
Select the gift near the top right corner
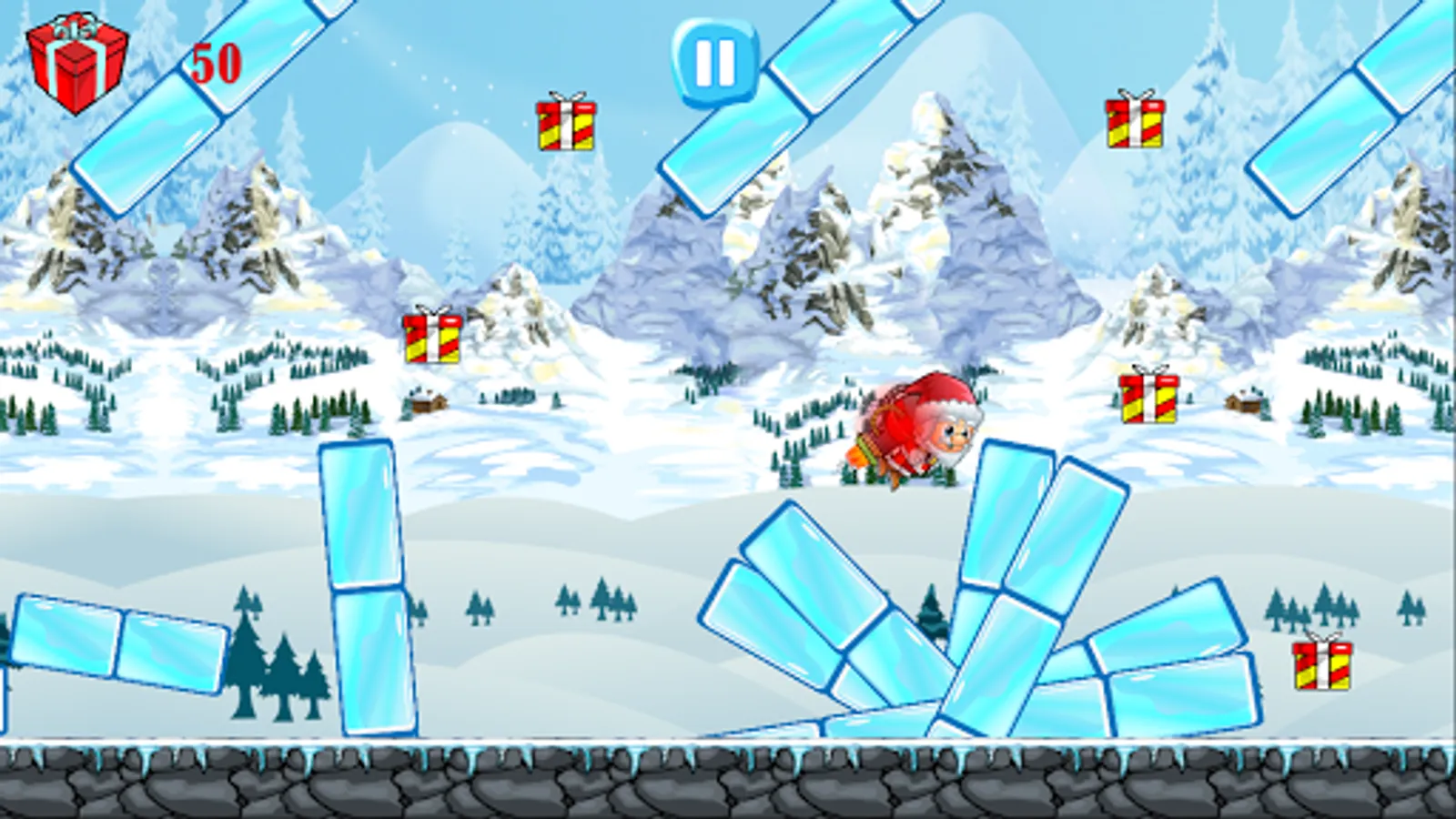coord(1134,122)
